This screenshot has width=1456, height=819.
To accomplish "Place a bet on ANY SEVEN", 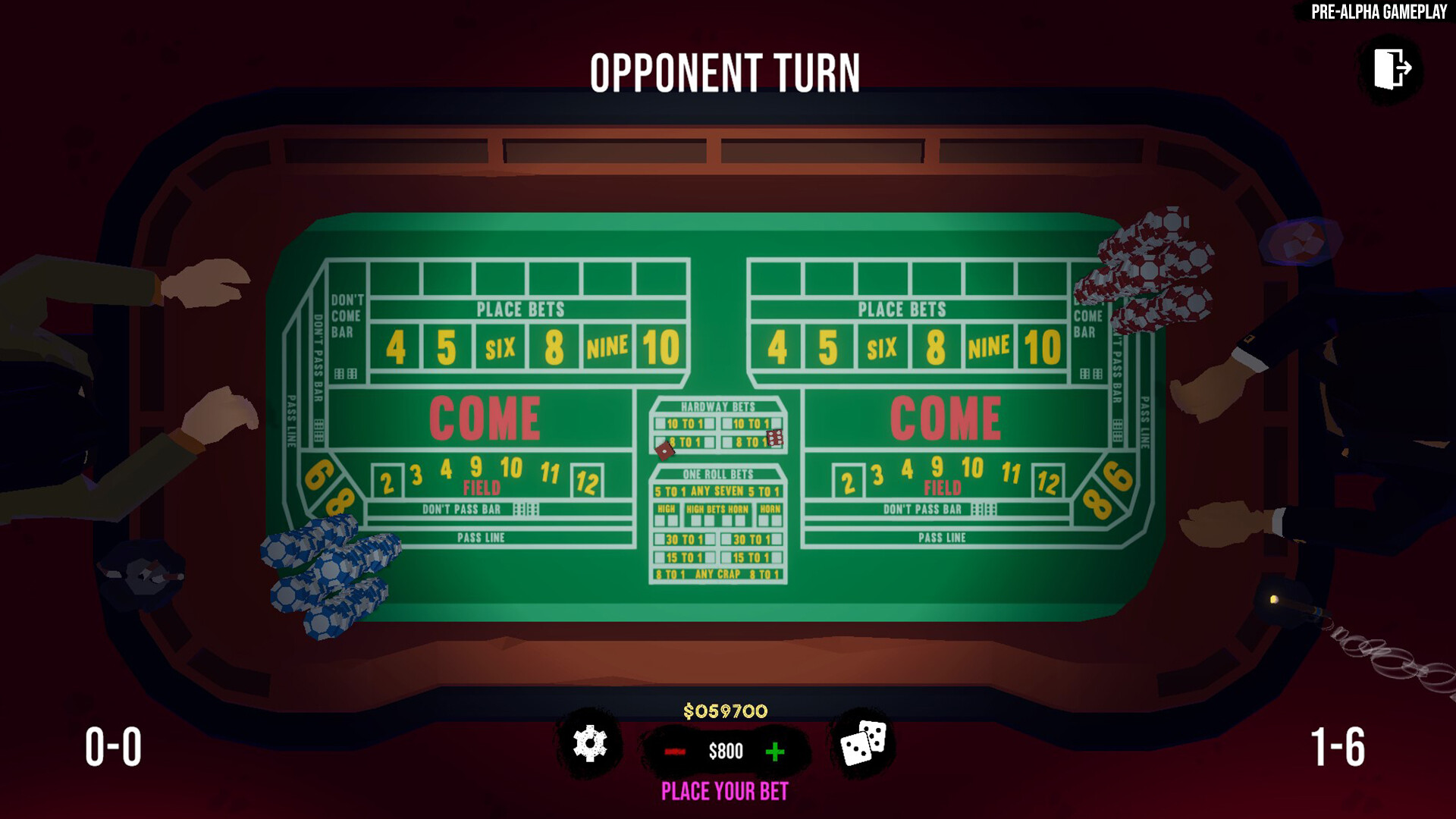I will (717, 491).
